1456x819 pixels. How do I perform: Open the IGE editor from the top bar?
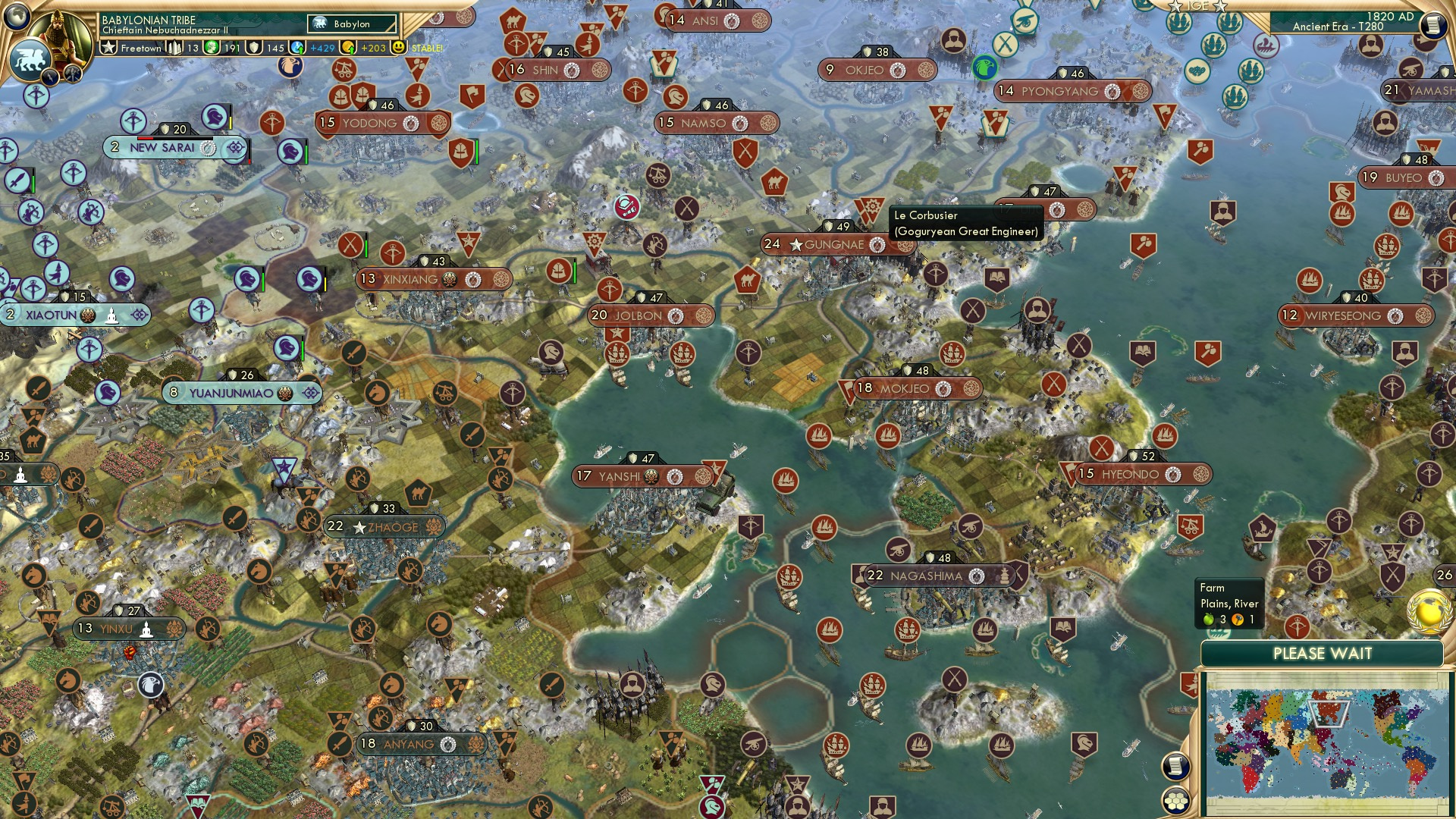pos(1198,7)
